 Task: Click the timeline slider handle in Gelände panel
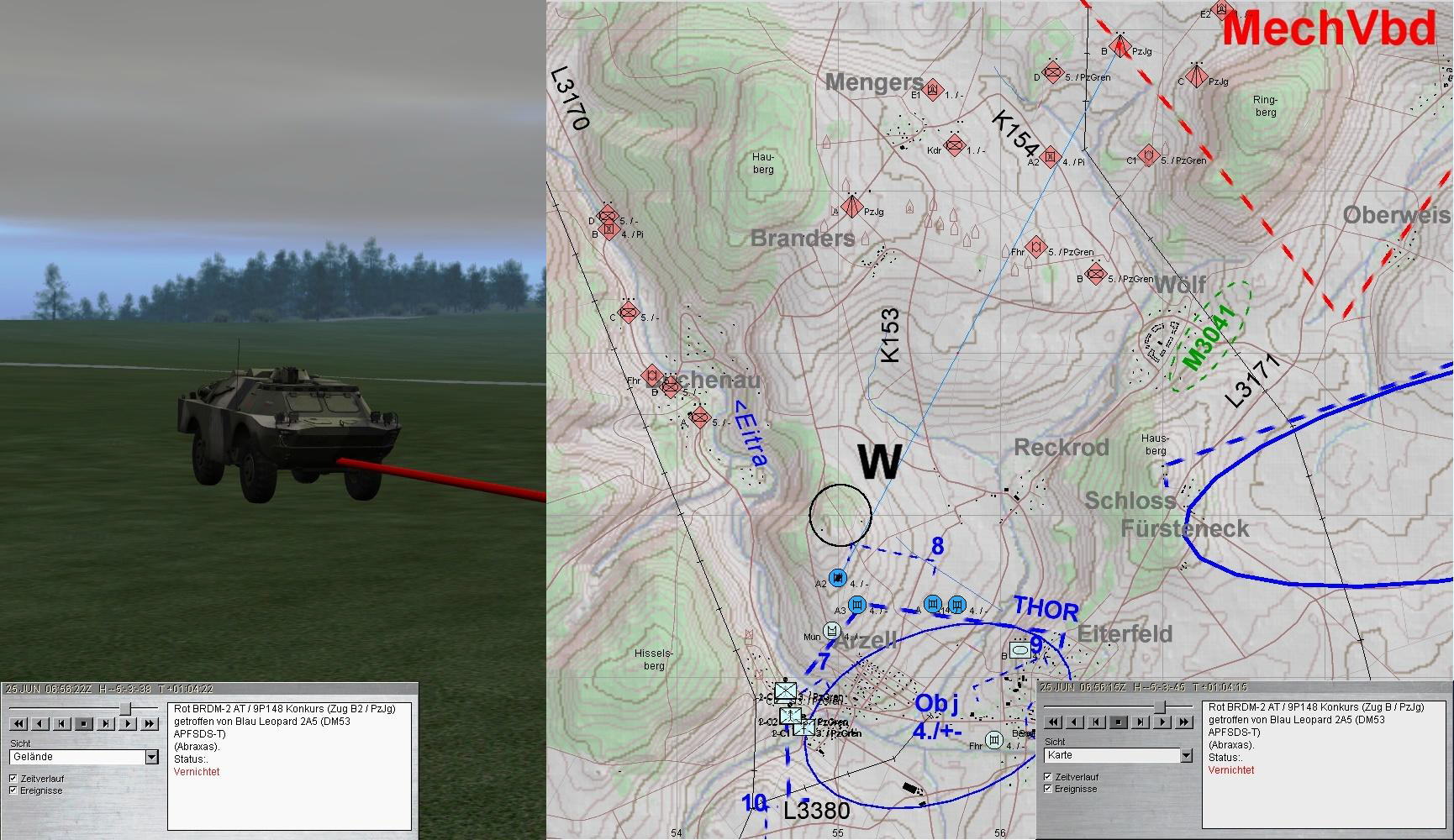pyautogui.click(x=125, y=708)
